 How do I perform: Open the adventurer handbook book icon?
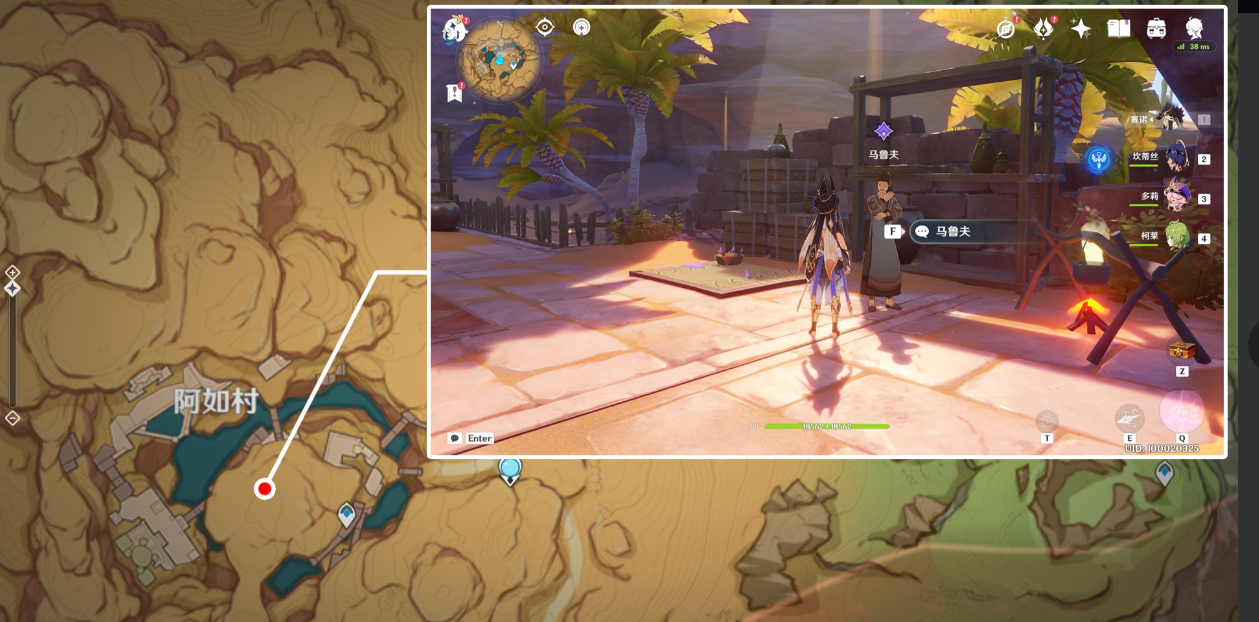(1118, 29)
